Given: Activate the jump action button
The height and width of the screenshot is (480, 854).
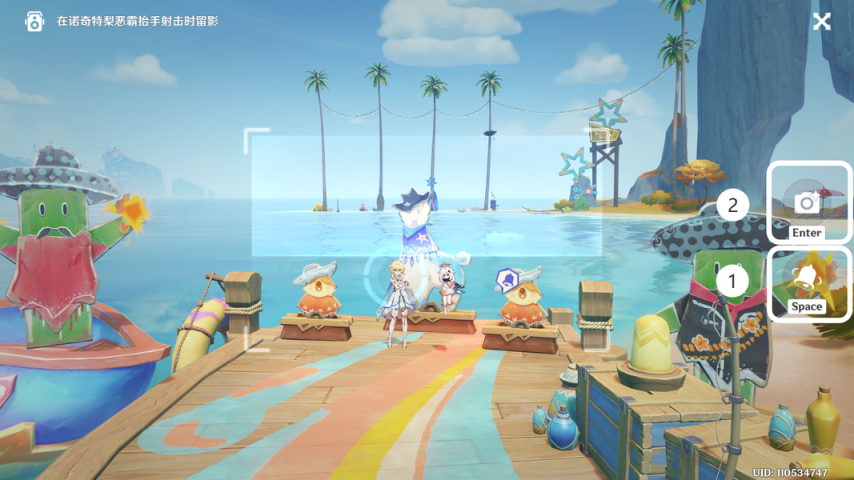Looking at the screenshot, I should pyautogui.click(x=808, y=284).
